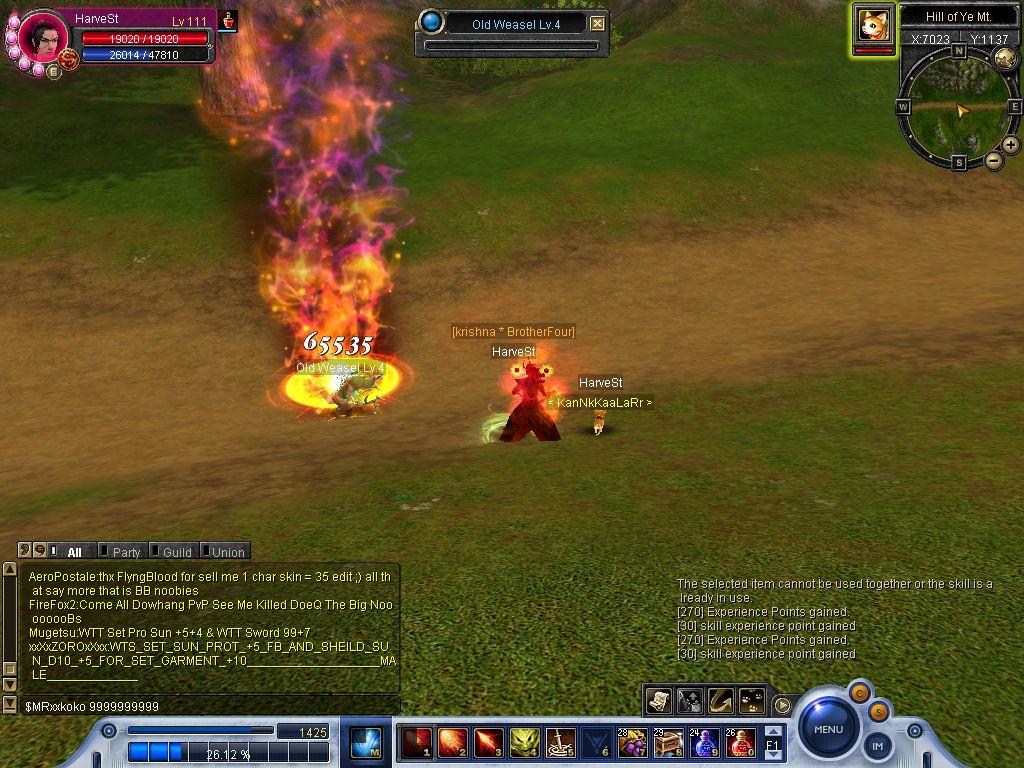The image size is (1024, 768).
Task: Use the blue potion in hotbar slot 9
Action: pyautogui.click(x=704, y=743)
